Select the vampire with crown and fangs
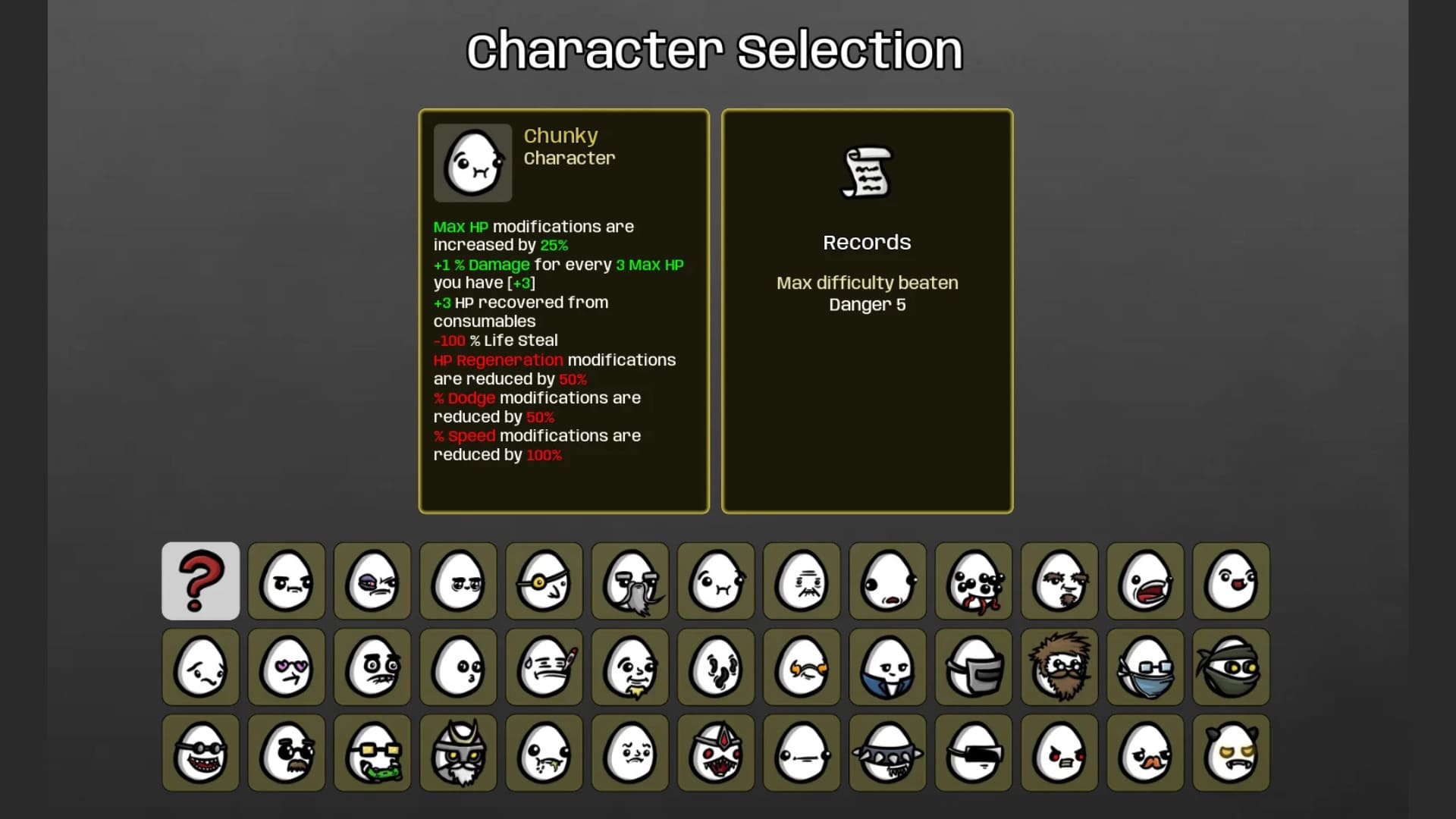 [716, 753]
